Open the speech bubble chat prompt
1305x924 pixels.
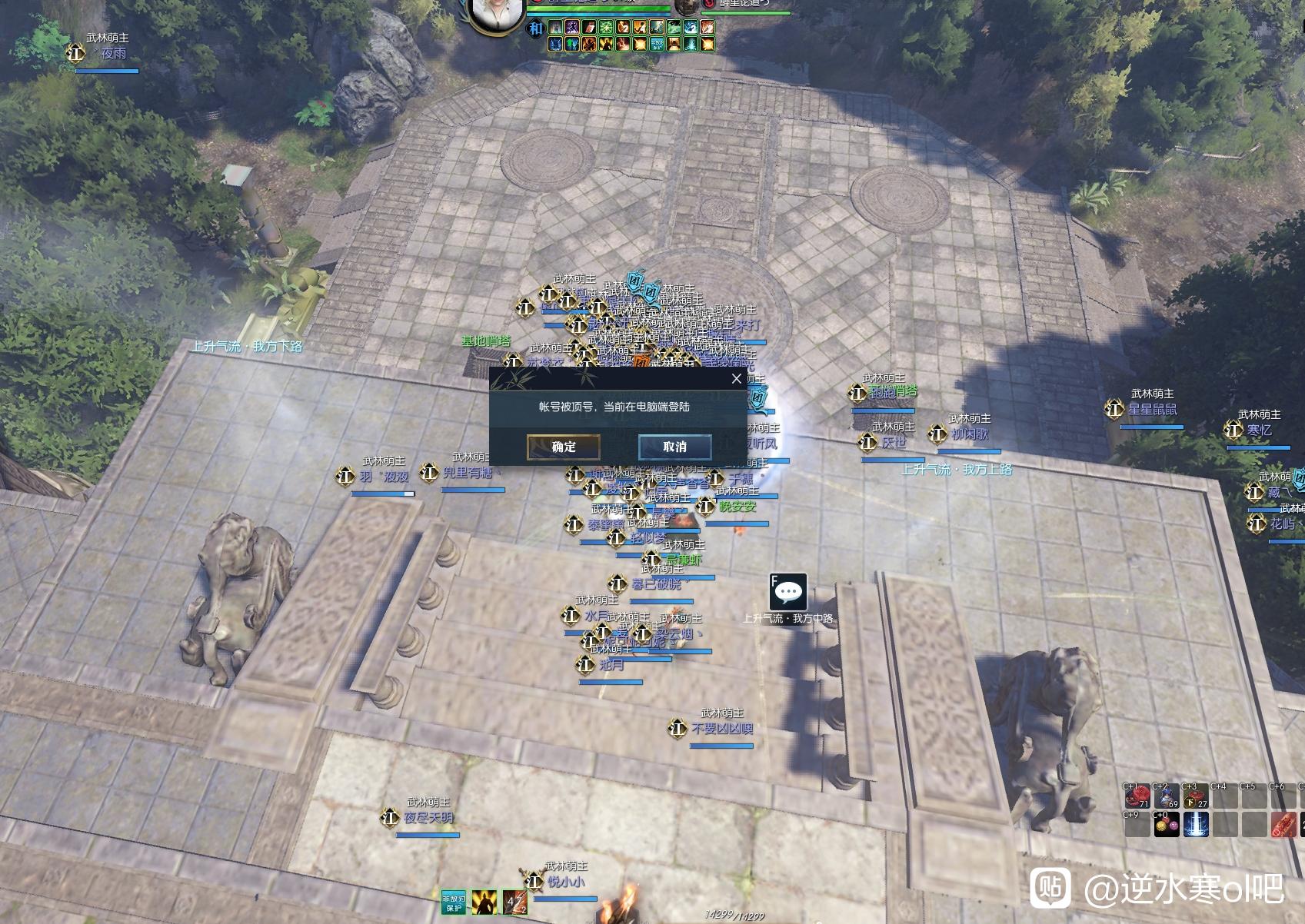pos(787,592)
